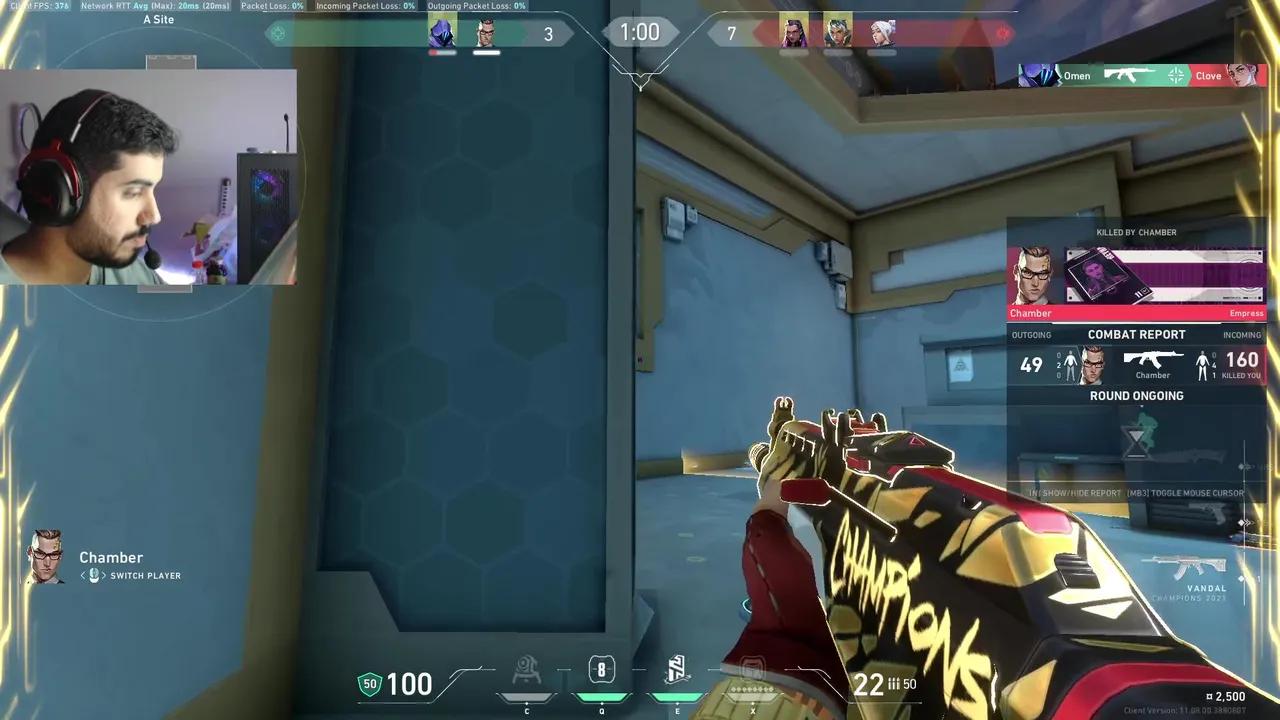Click the Phantom kill icon next to Omen
1280x720 pixels.
[1128, 75]
